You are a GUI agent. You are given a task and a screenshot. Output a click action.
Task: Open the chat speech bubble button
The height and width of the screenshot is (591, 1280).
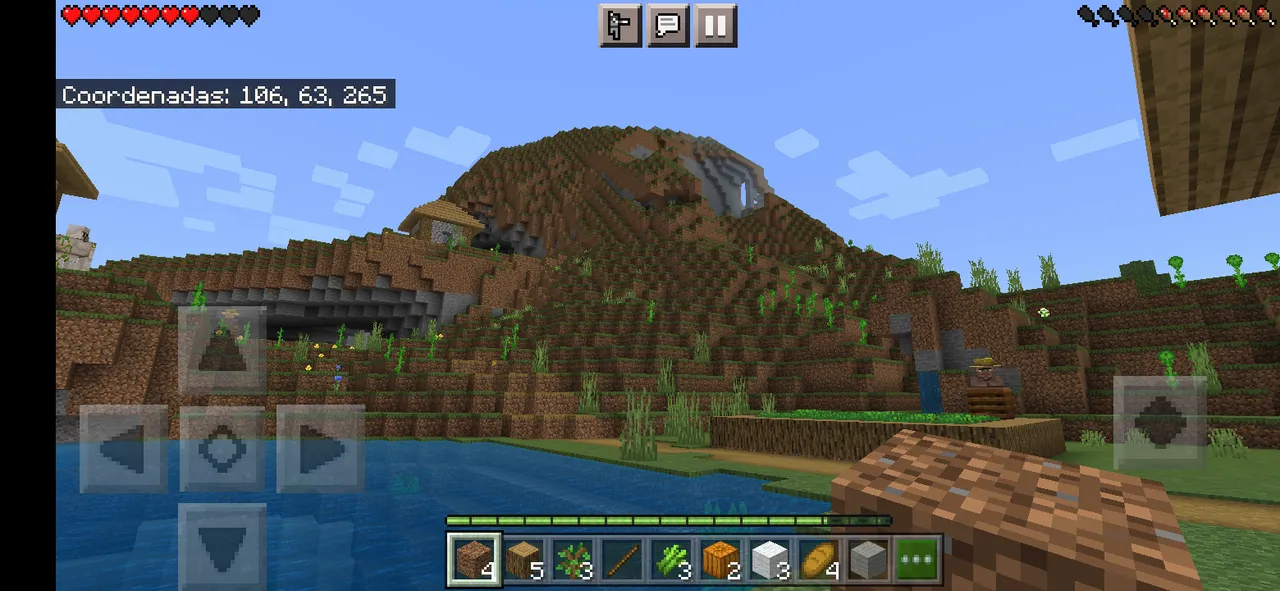coord(667,26)
